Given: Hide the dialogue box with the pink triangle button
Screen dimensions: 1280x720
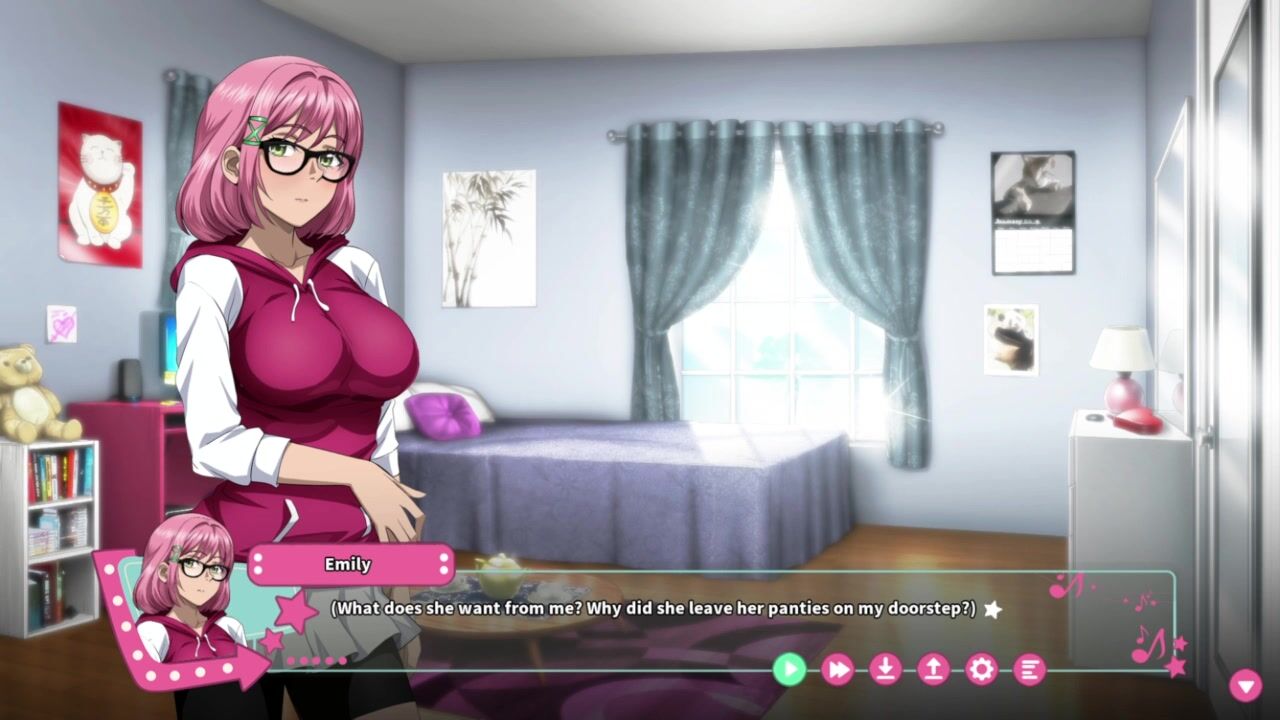Looking at the screenshot, I should [1245, 685].
